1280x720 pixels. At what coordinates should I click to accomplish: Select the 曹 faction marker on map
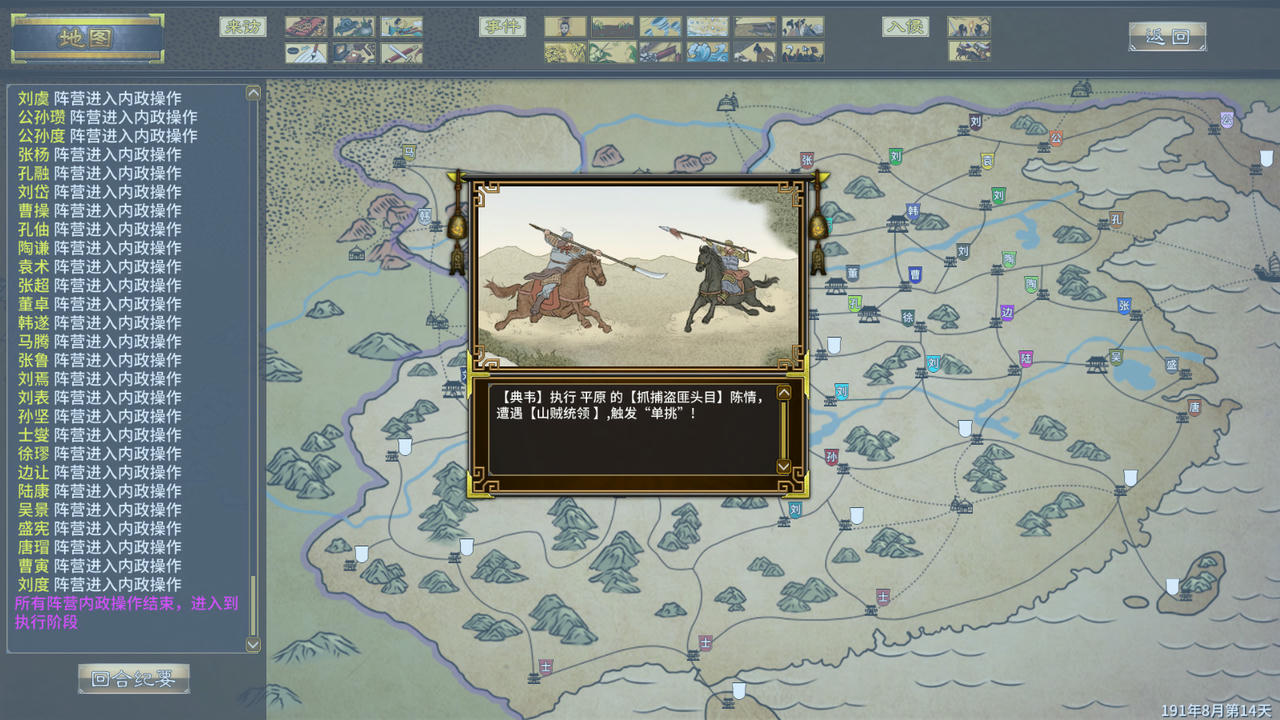point(915,274)
